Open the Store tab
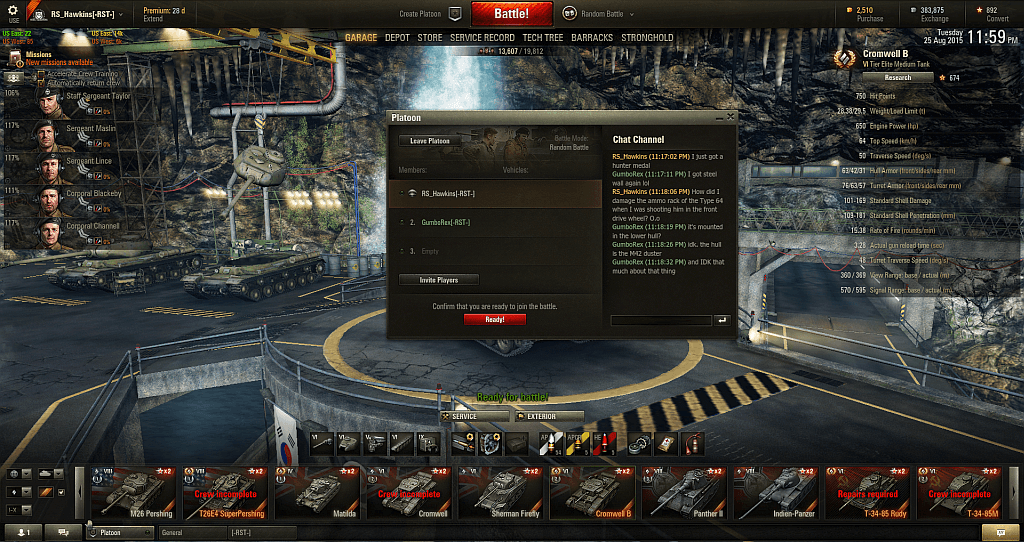1024x542 pixels. pyautogui.click(x=430, y=38)
